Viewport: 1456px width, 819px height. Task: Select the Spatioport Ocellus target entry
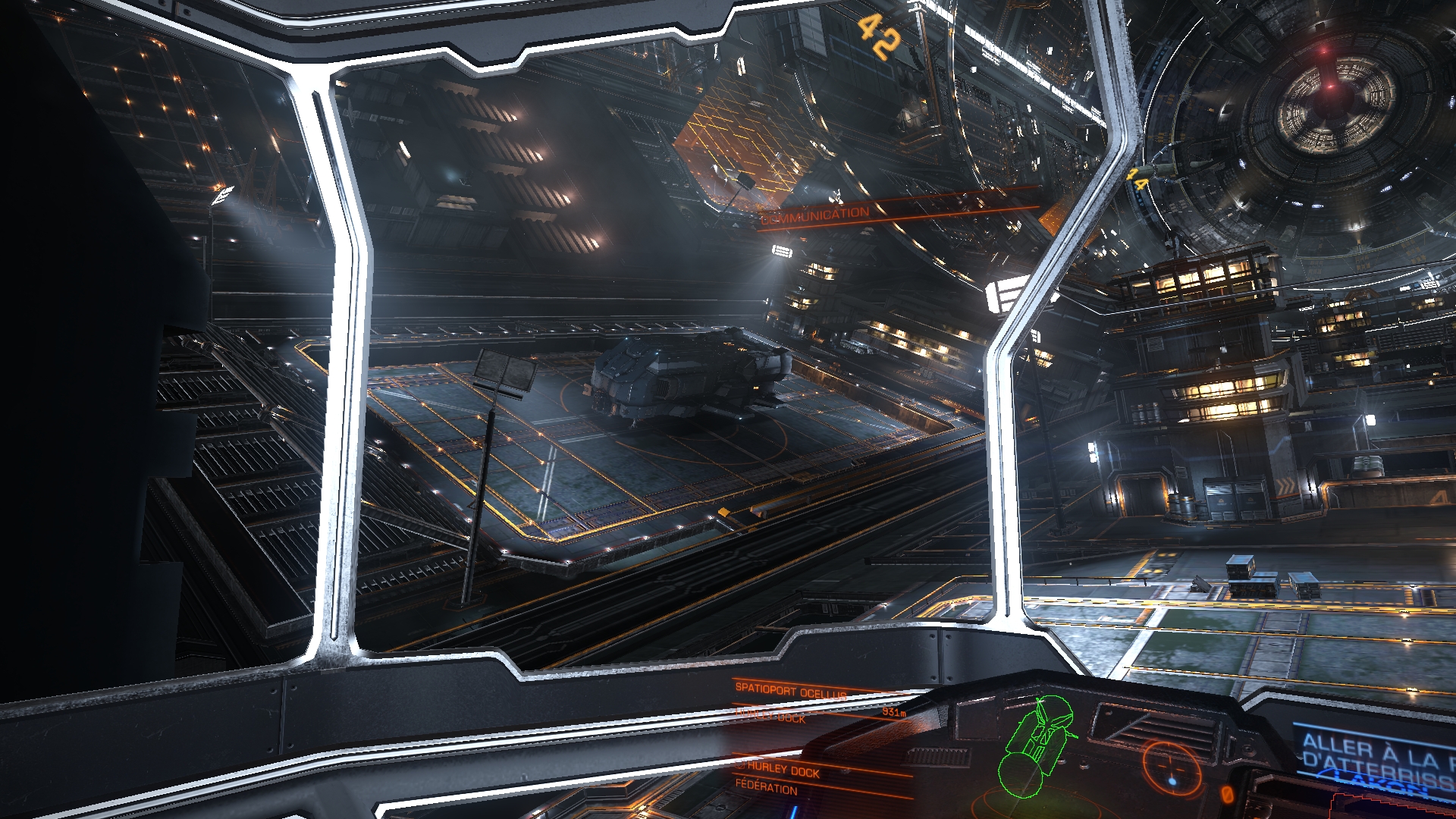pyautogui.click(x=790, y=692)
